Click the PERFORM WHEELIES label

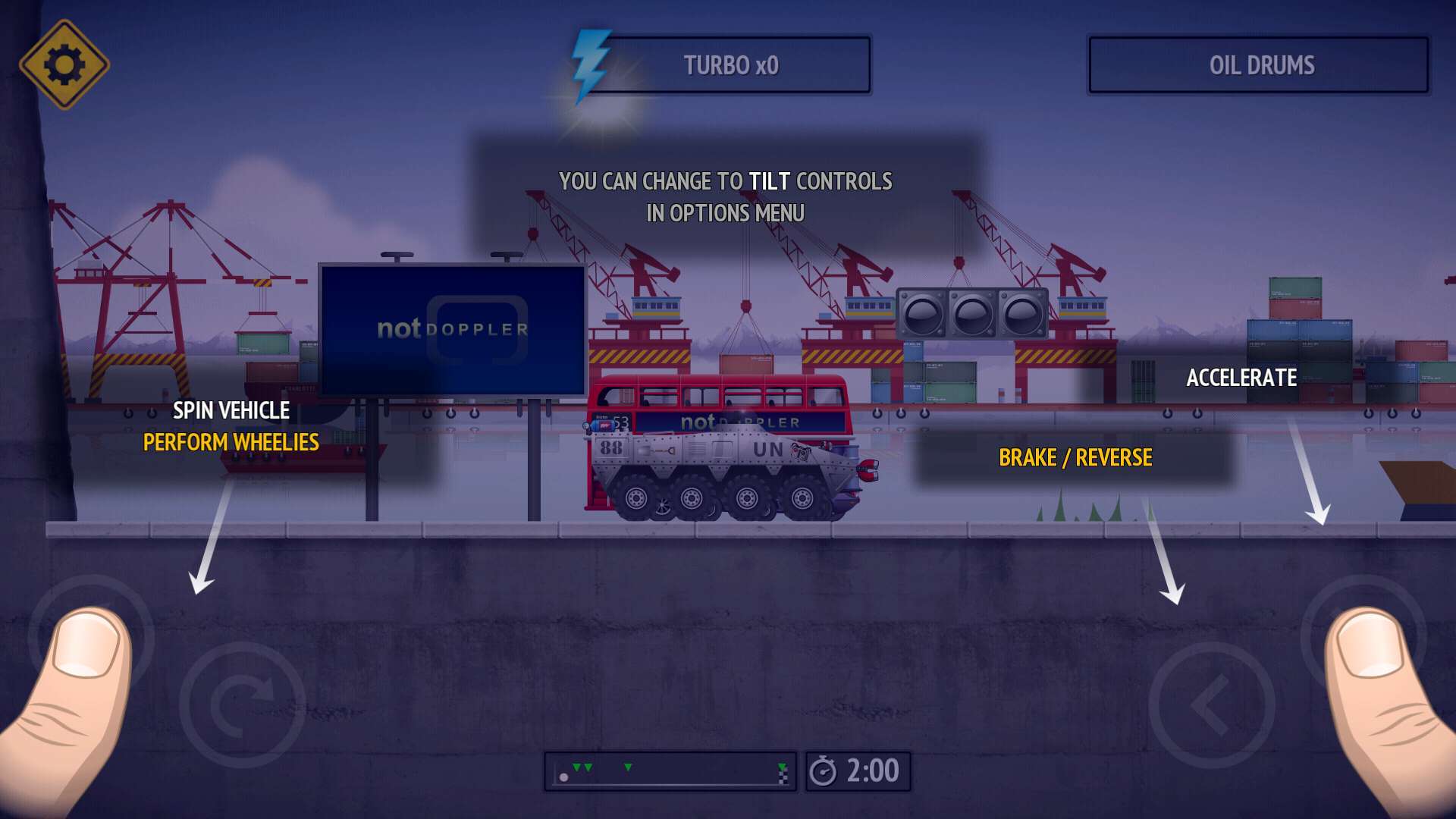pyautogui.click(x=231, y=443)
